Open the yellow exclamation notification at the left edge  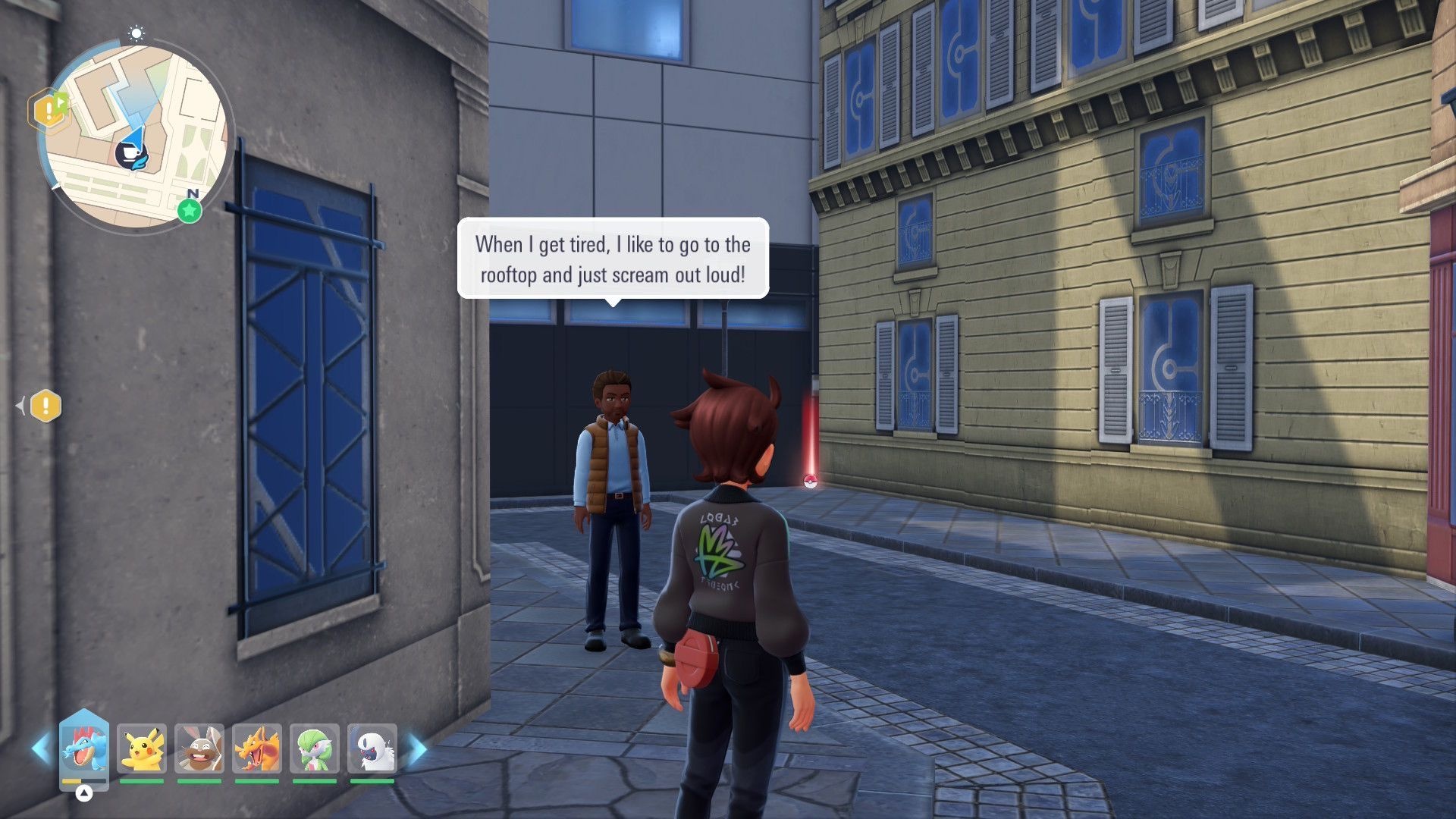click(x=45, y=406)
